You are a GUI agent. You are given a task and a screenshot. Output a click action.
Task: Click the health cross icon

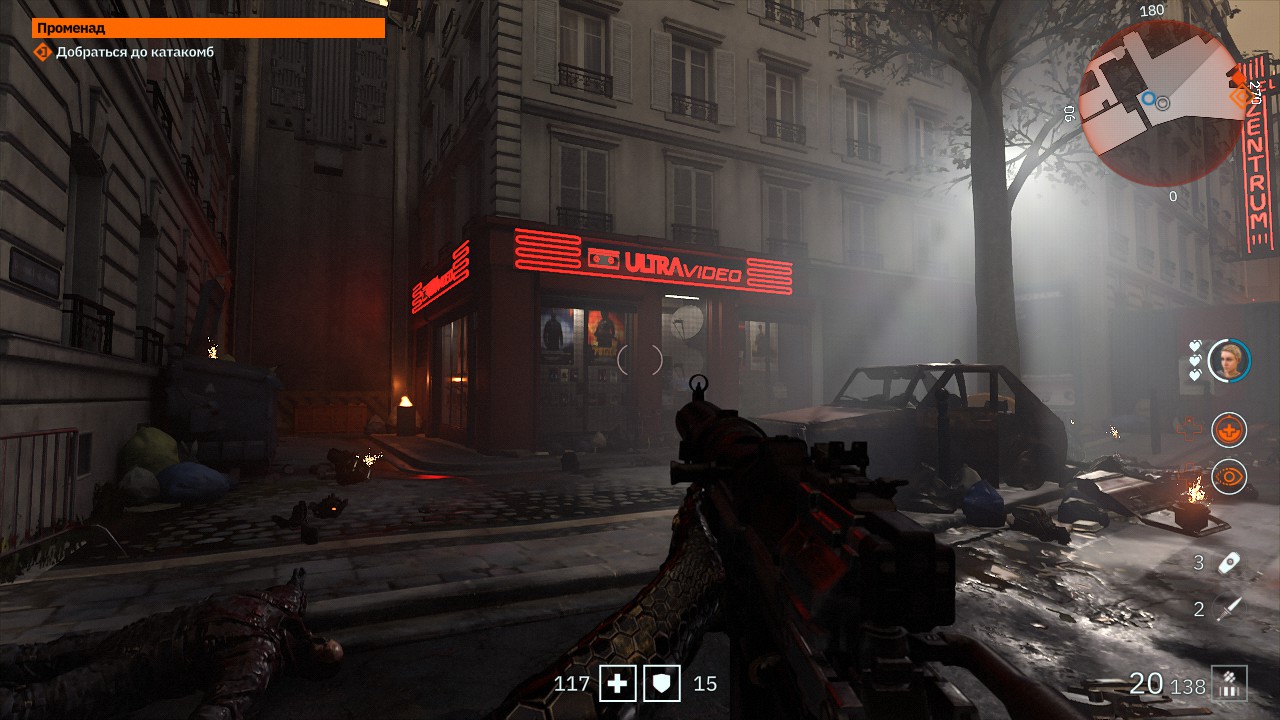(618, 684)
